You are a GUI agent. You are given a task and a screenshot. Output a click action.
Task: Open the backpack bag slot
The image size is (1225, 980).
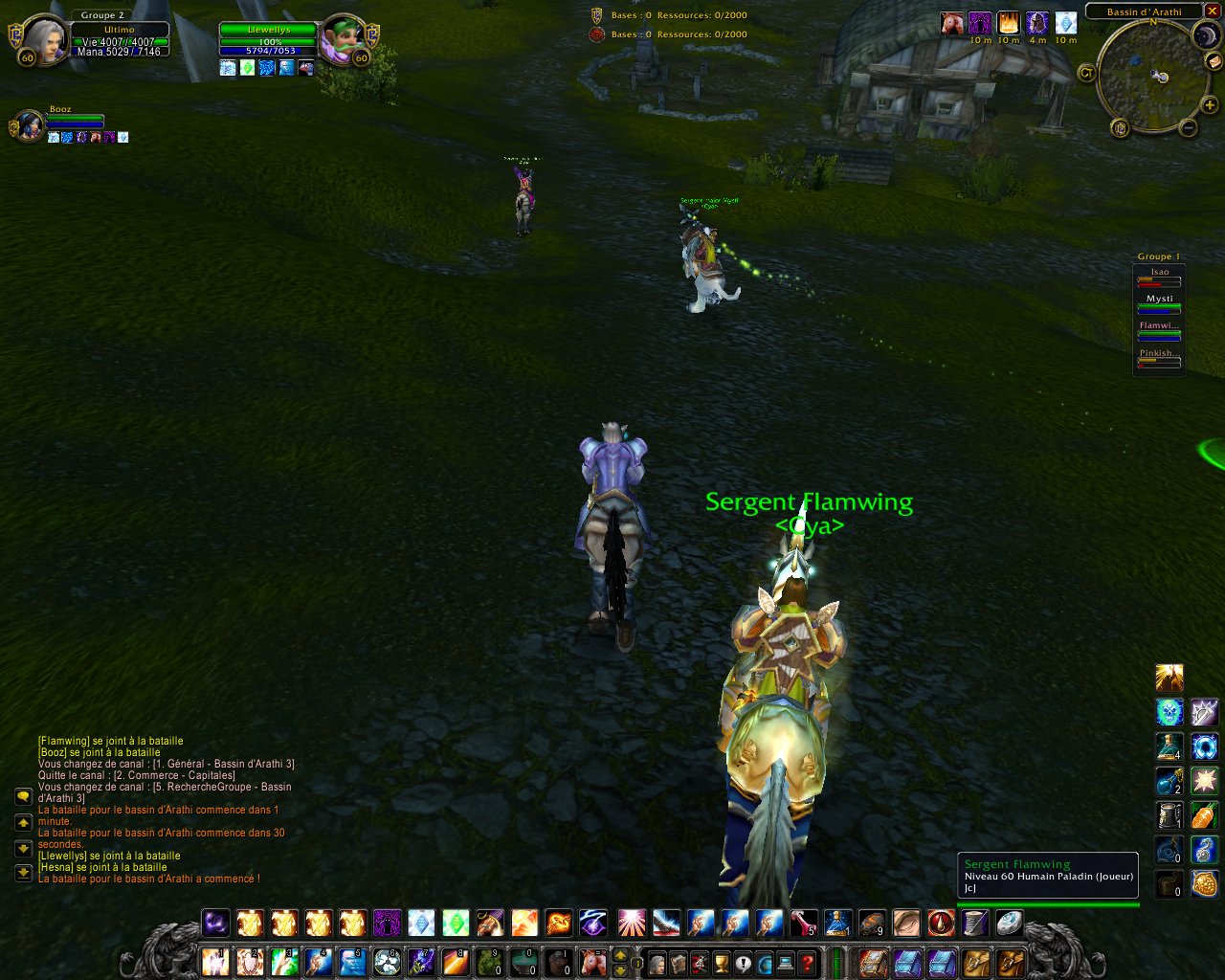tap(1010, 961)
